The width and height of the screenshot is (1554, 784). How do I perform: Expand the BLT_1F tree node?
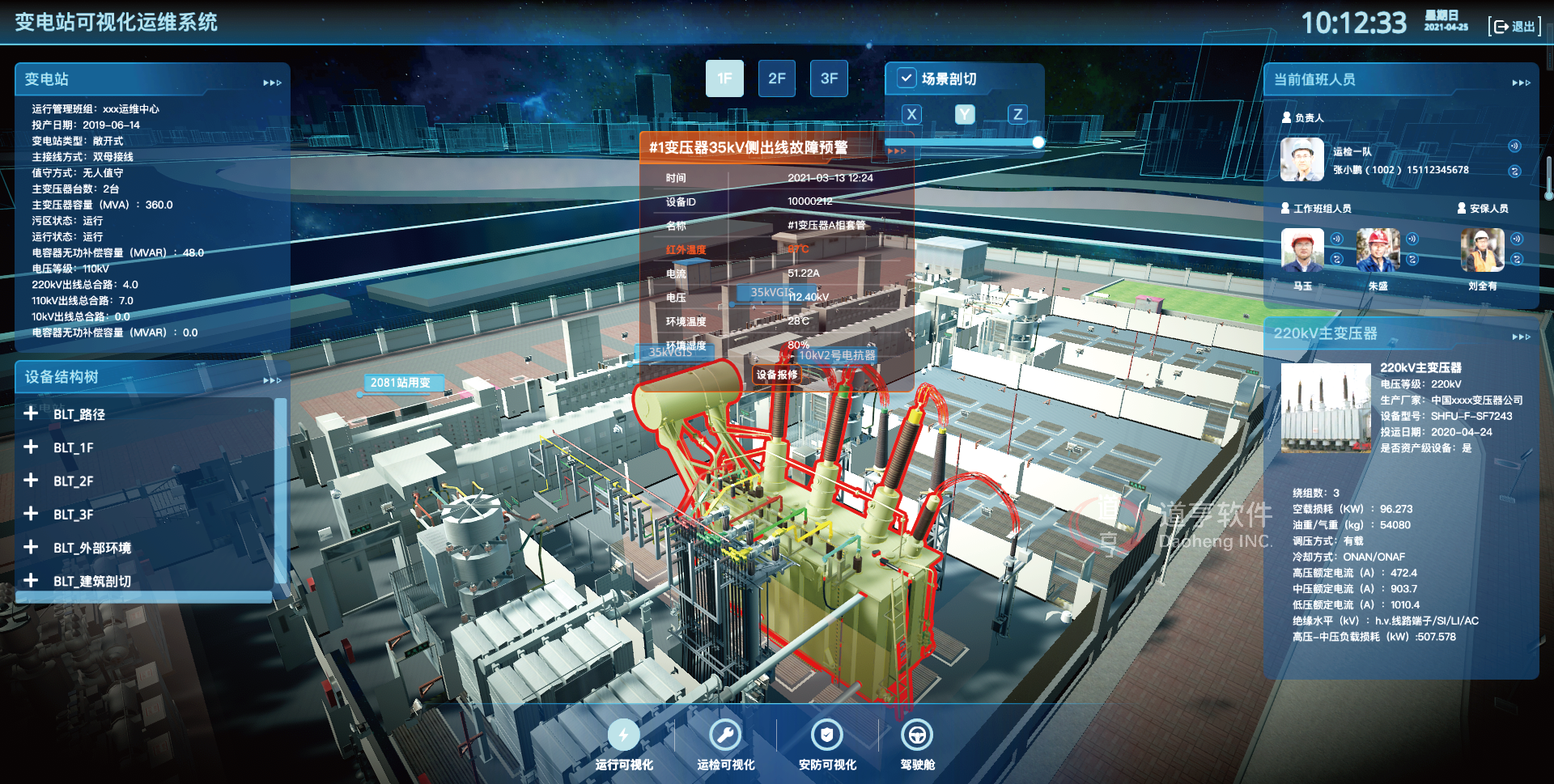(x=31, y=447)
